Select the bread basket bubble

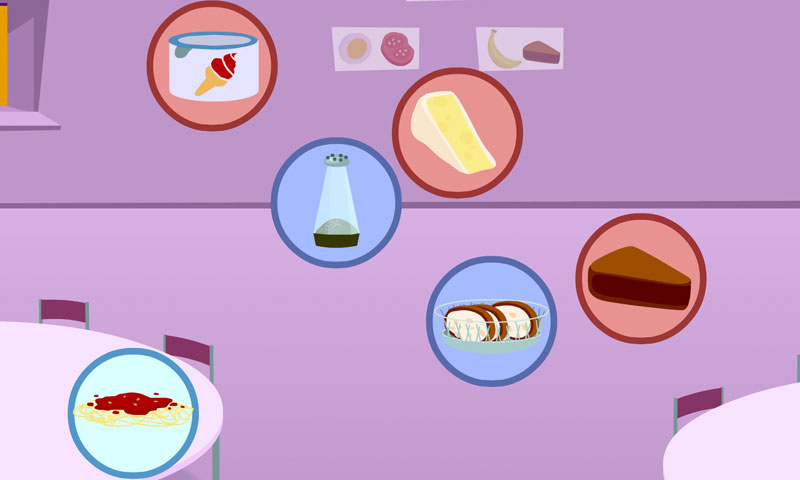pyautogui.click(x=492, y=322)
